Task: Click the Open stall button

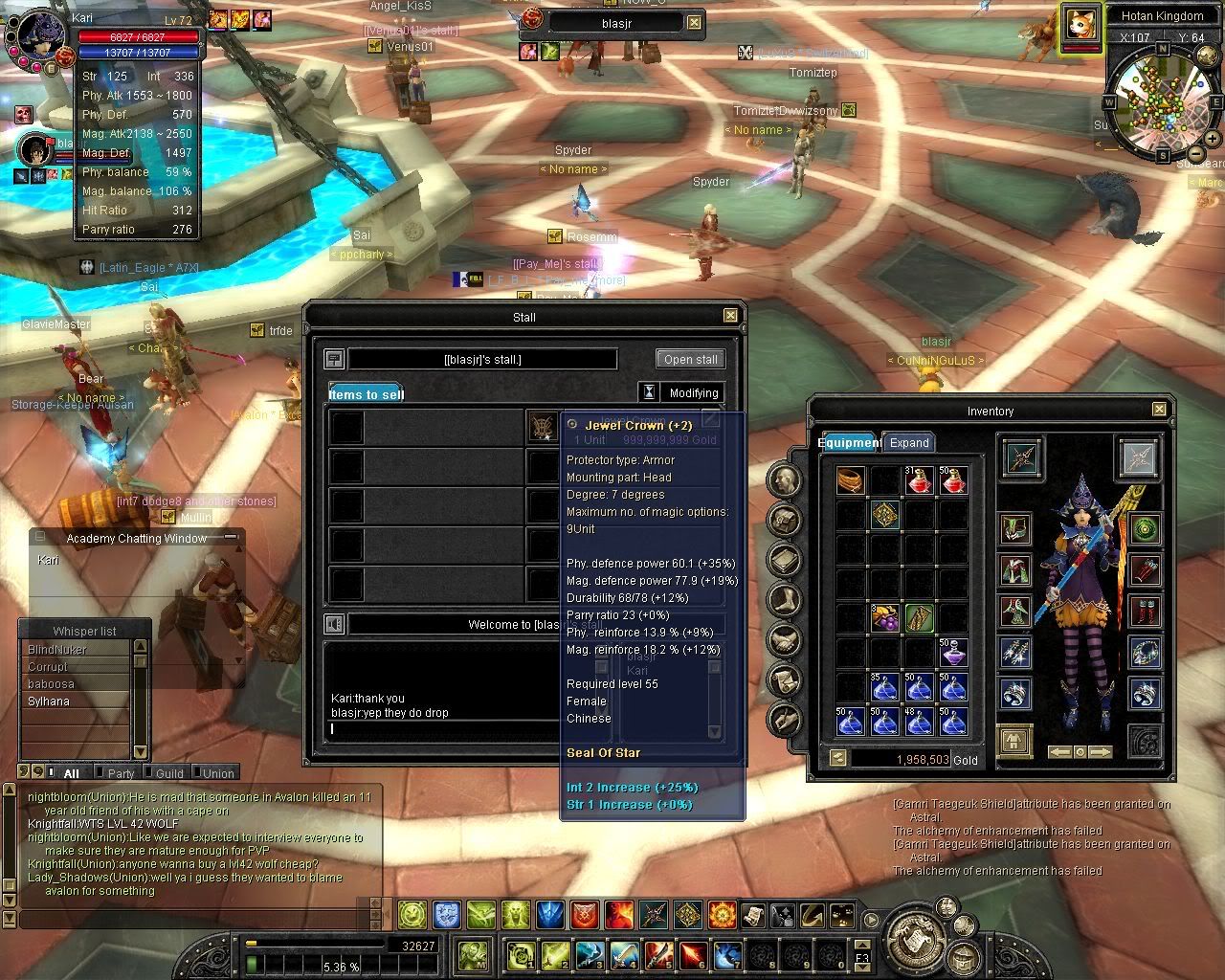Action: pyautogui.click(x=690, y=360)
